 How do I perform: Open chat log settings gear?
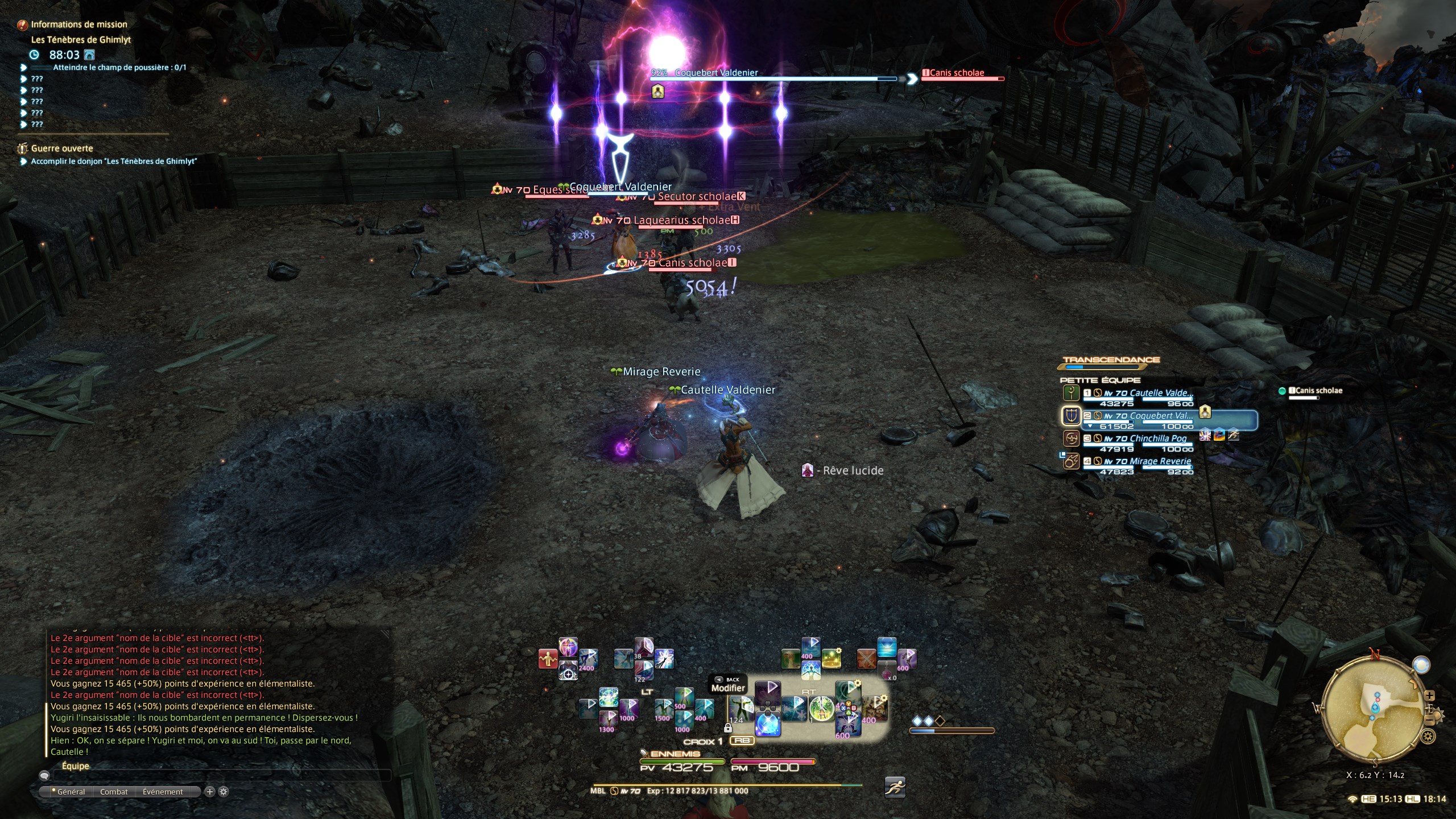tap(224, 792)
